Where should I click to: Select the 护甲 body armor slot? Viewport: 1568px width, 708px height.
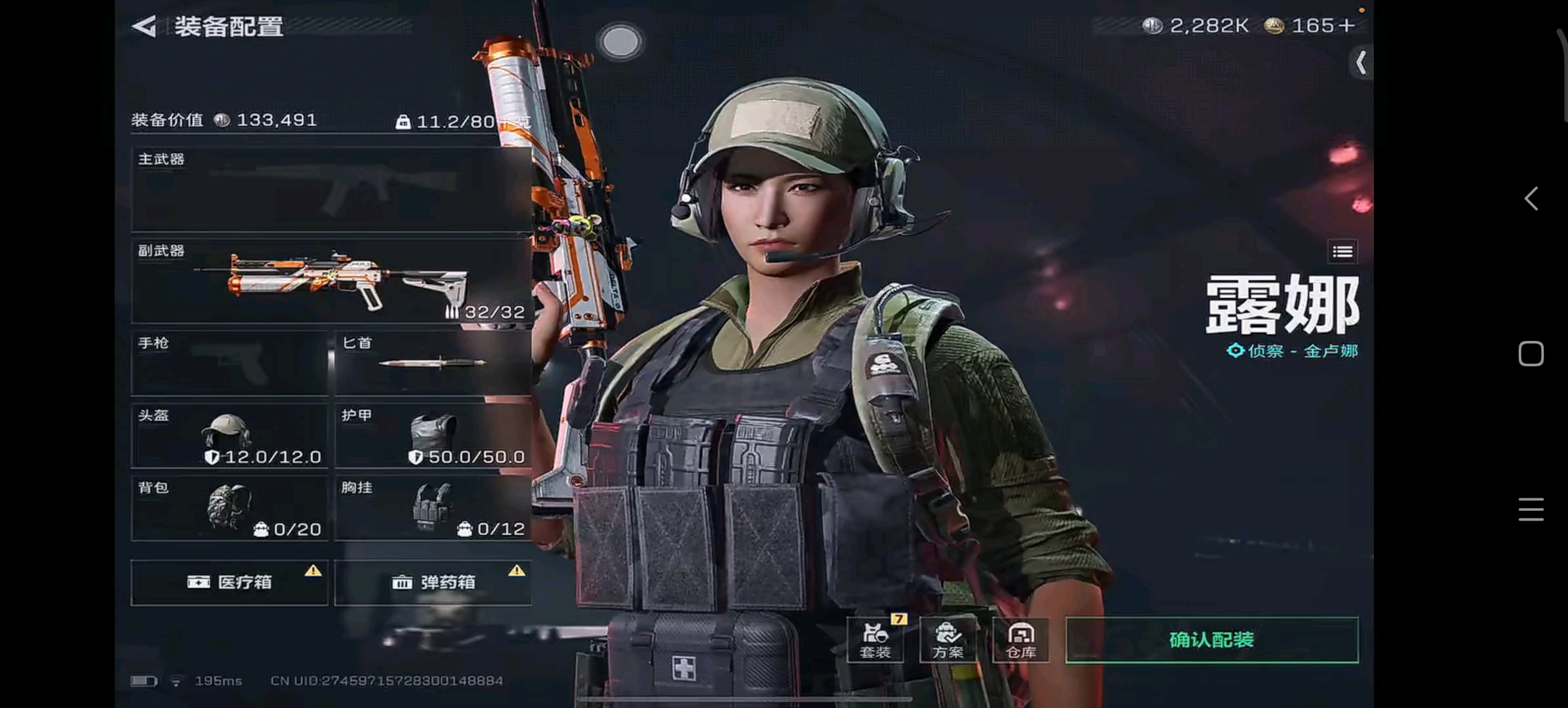(433, 435)
